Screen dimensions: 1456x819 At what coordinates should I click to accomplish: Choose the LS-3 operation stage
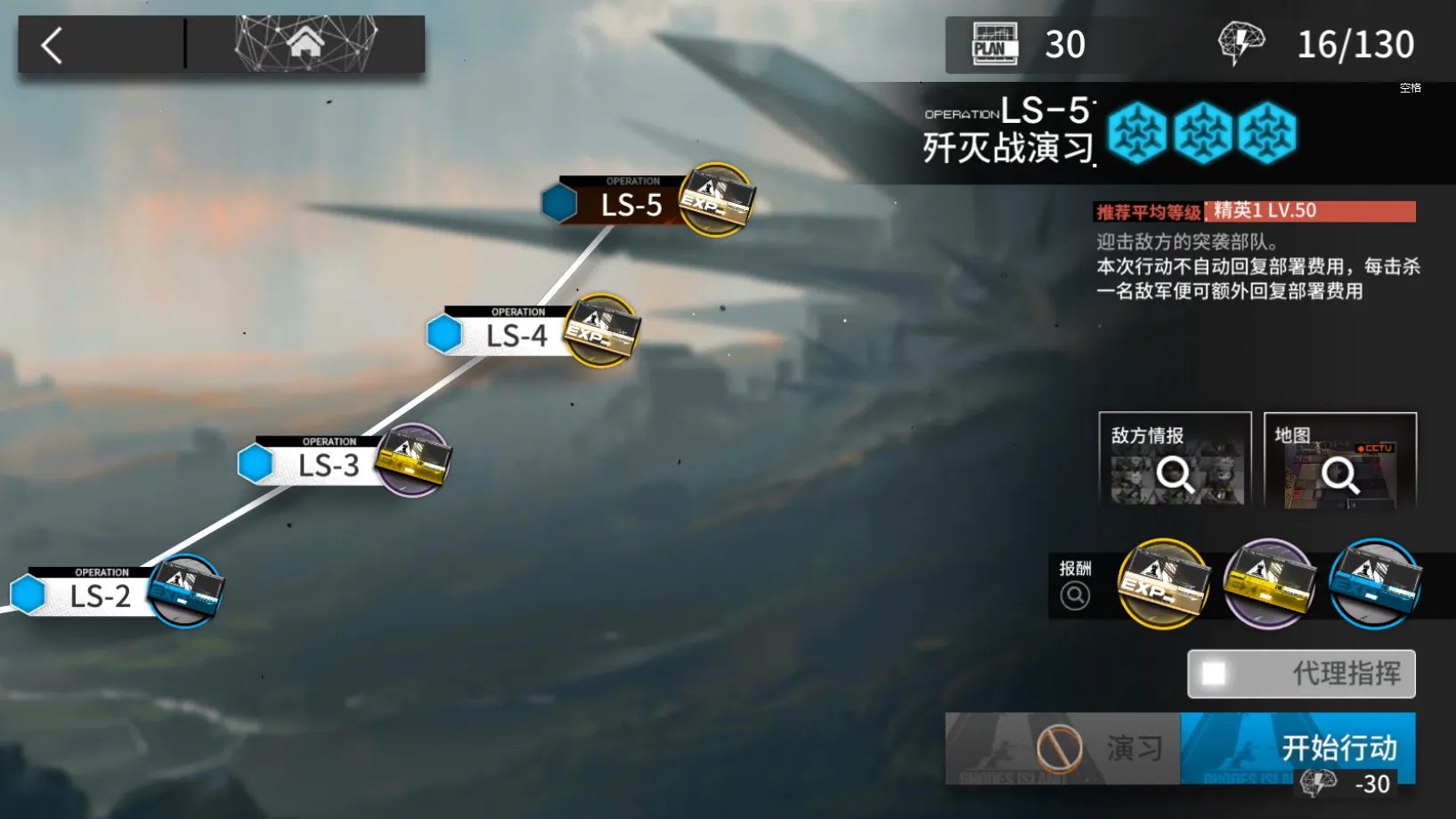tap(328, 465)
